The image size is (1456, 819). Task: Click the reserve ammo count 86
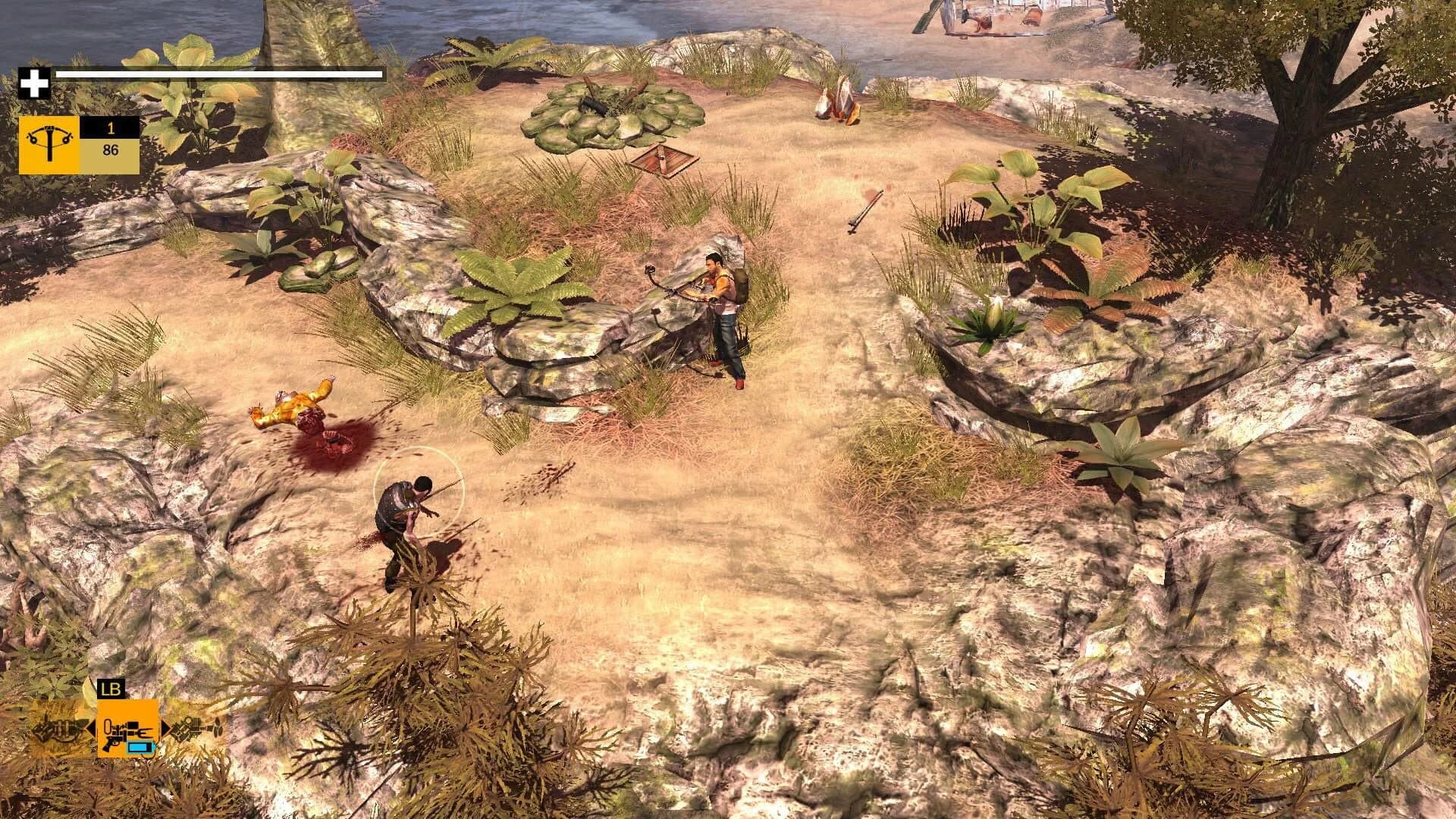click(x=111, y=149)
